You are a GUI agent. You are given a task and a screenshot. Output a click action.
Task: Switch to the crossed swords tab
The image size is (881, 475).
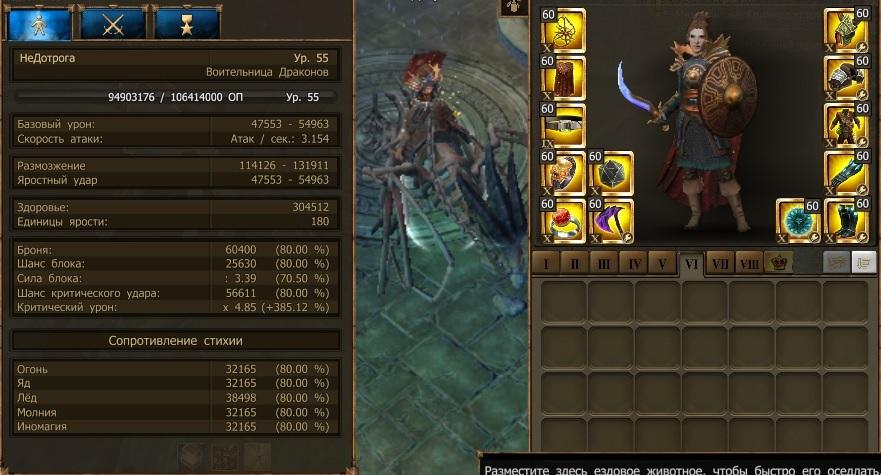[x=113, y=22]
